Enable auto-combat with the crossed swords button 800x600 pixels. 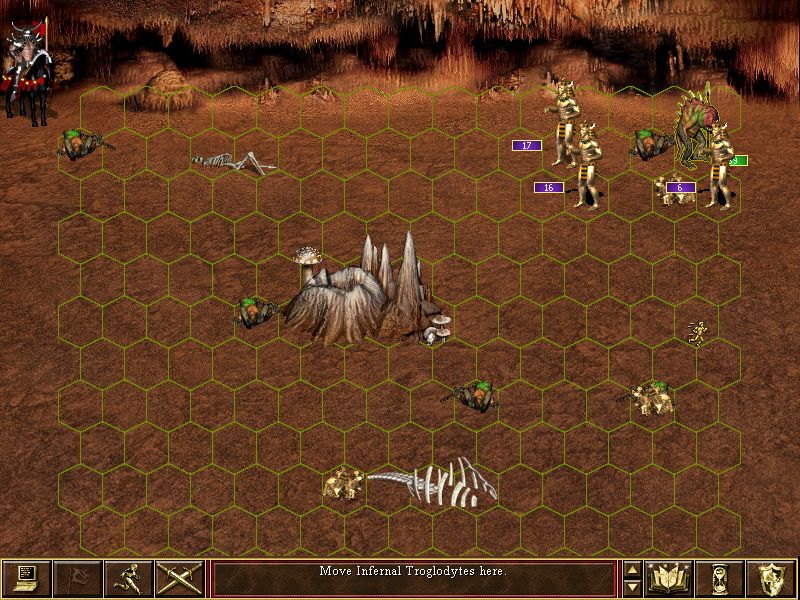click(x=180, y=578)
